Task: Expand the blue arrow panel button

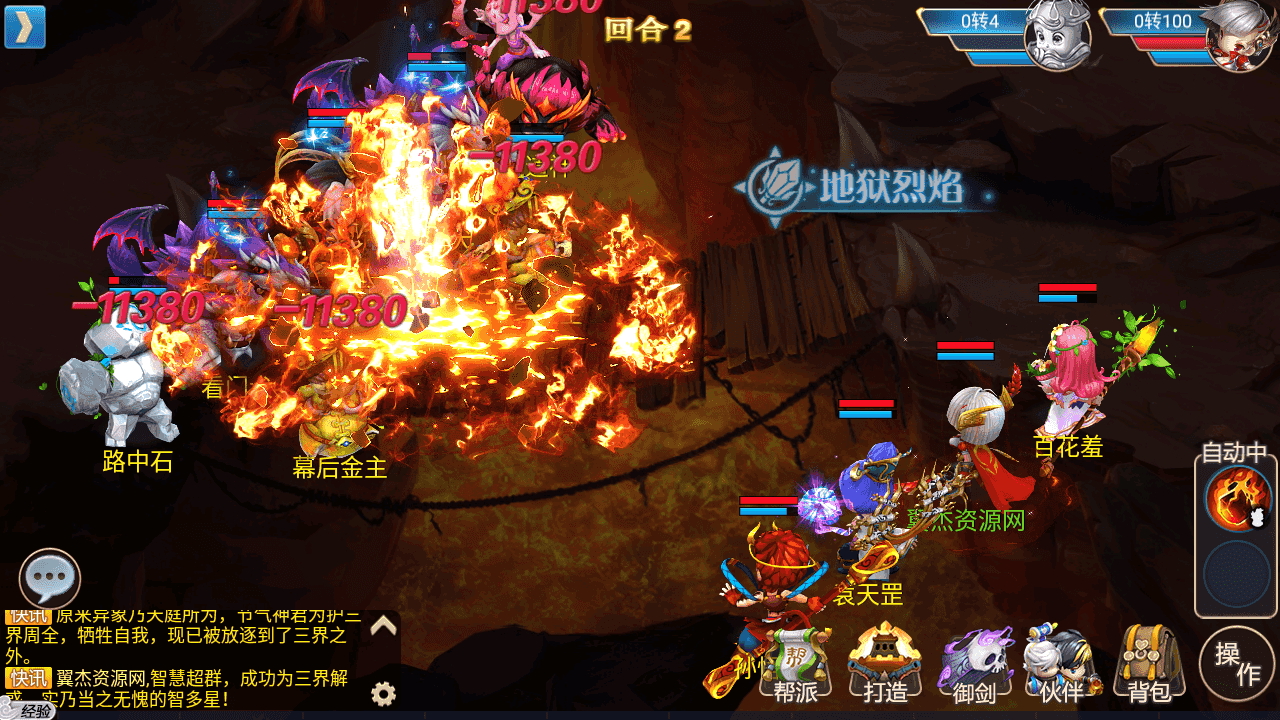Action: (25, 27)
